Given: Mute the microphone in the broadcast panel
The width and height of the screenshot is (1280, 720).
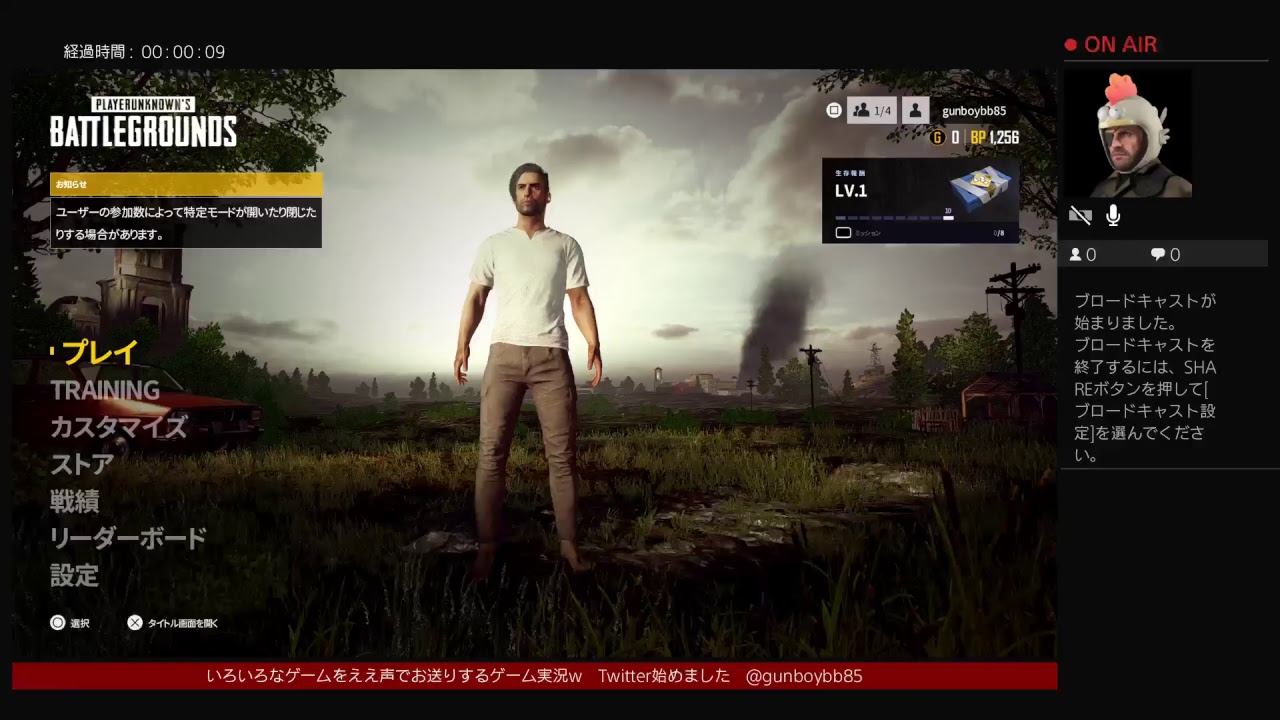Looking at the screenshot, I should (1114, 214).
